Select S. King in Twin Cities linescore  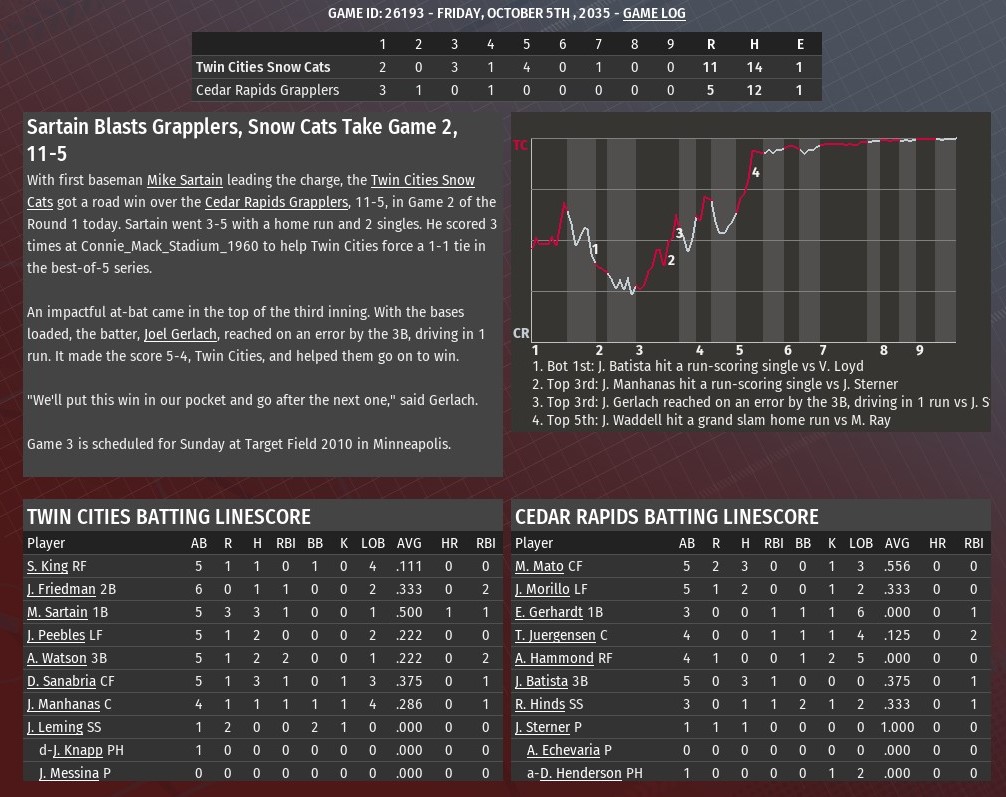pos(47,566)
